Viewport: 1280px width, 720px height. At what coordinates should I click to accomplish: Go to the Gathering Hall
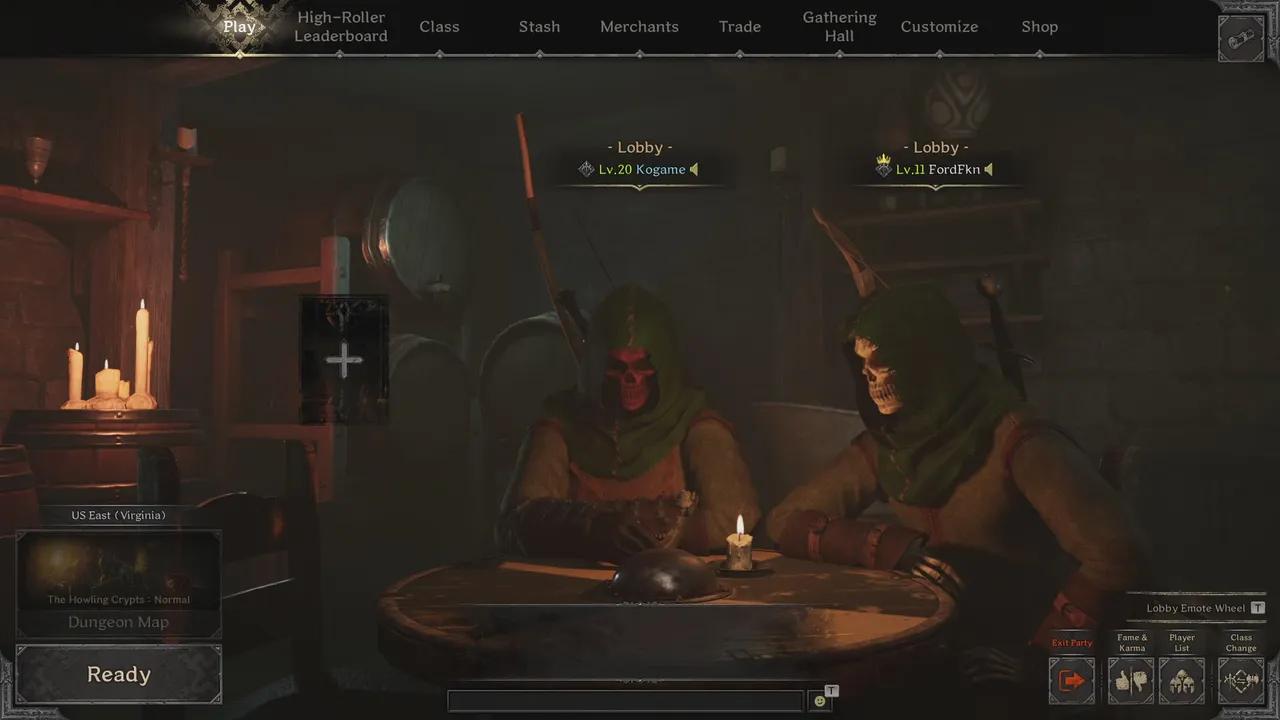click(x=839, y=27)
